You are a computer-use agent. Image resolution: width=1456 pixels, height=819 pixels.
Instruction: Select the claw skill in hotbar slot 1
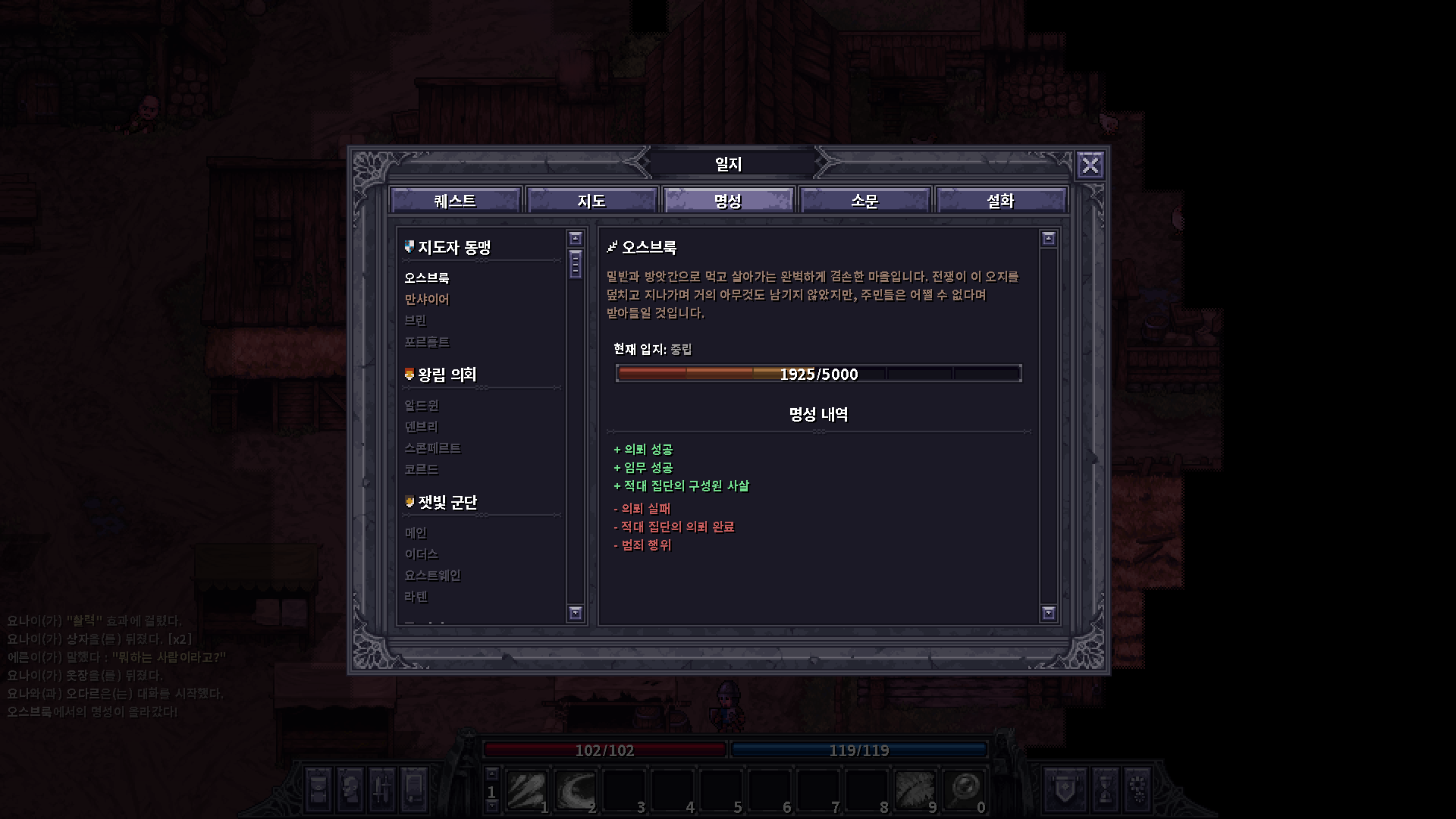click(525, 789)
